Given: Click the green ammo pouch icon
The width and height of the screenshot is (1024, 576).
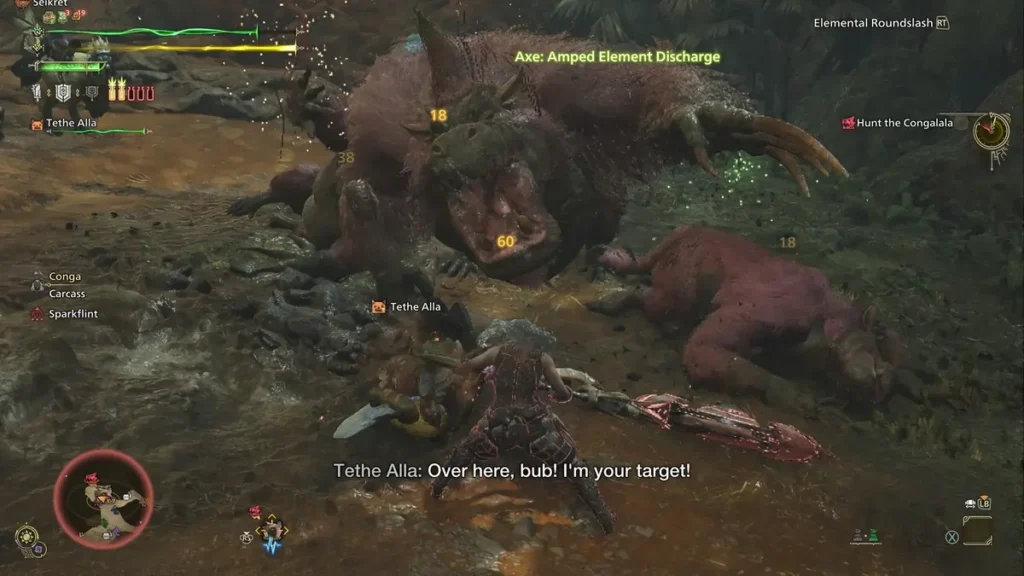Looking at the screenshot, I should click(874, 537).
